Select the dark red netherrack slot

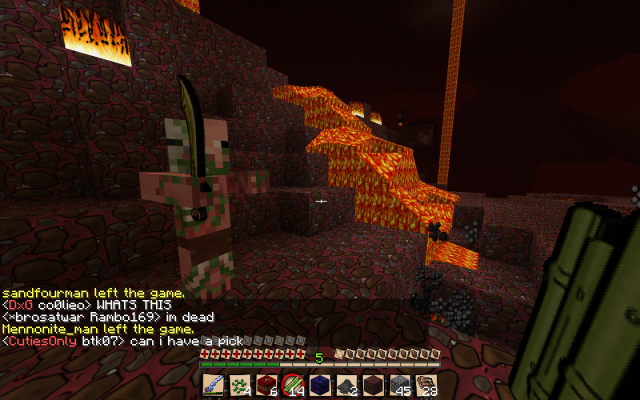point(373,385)
